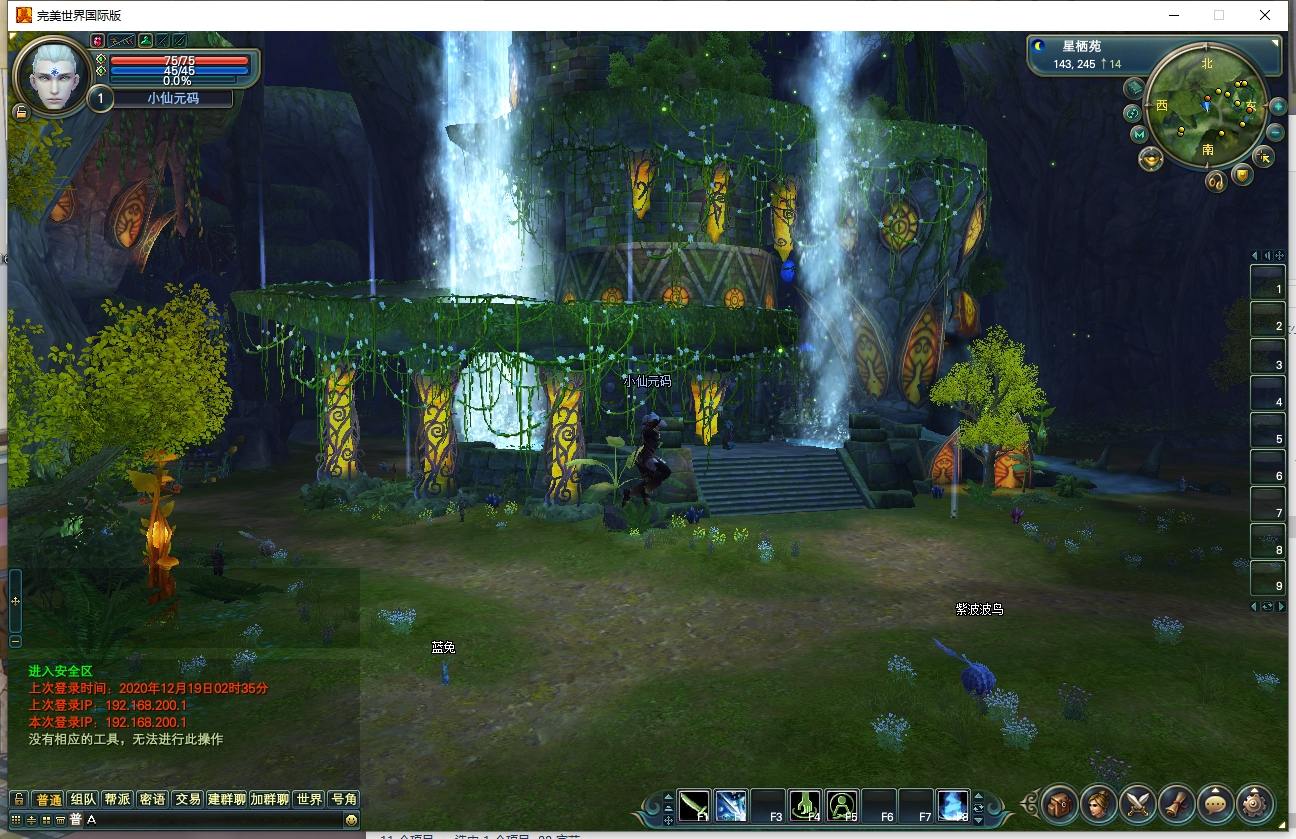Open the world map with M button
The width and height of the screenshot is (1296, 839).
pyautogui.click(x=1138, y=134)
